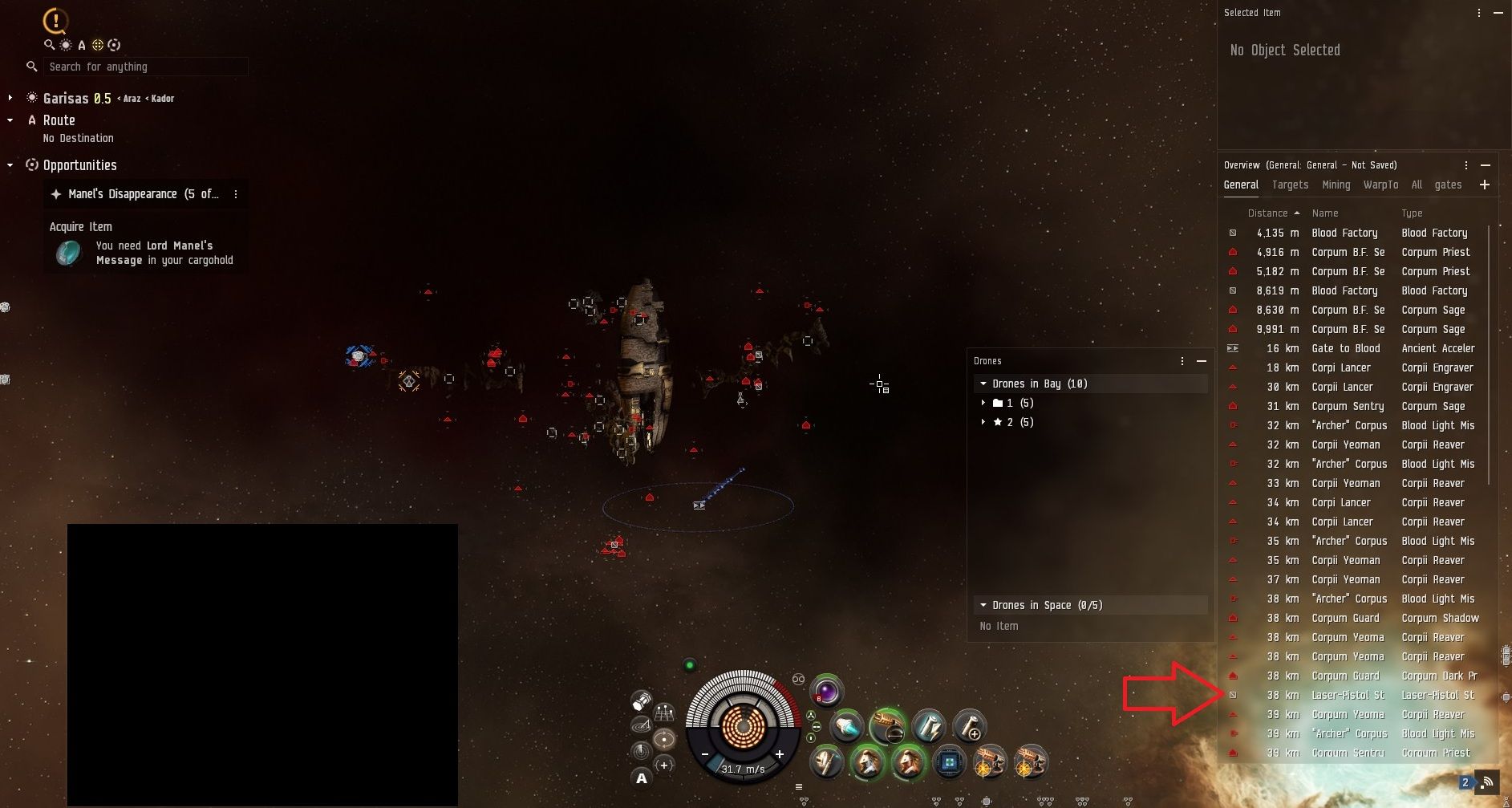Collapse the Drones in Space section
The image size is (1512, 808).
click(983, 605)
